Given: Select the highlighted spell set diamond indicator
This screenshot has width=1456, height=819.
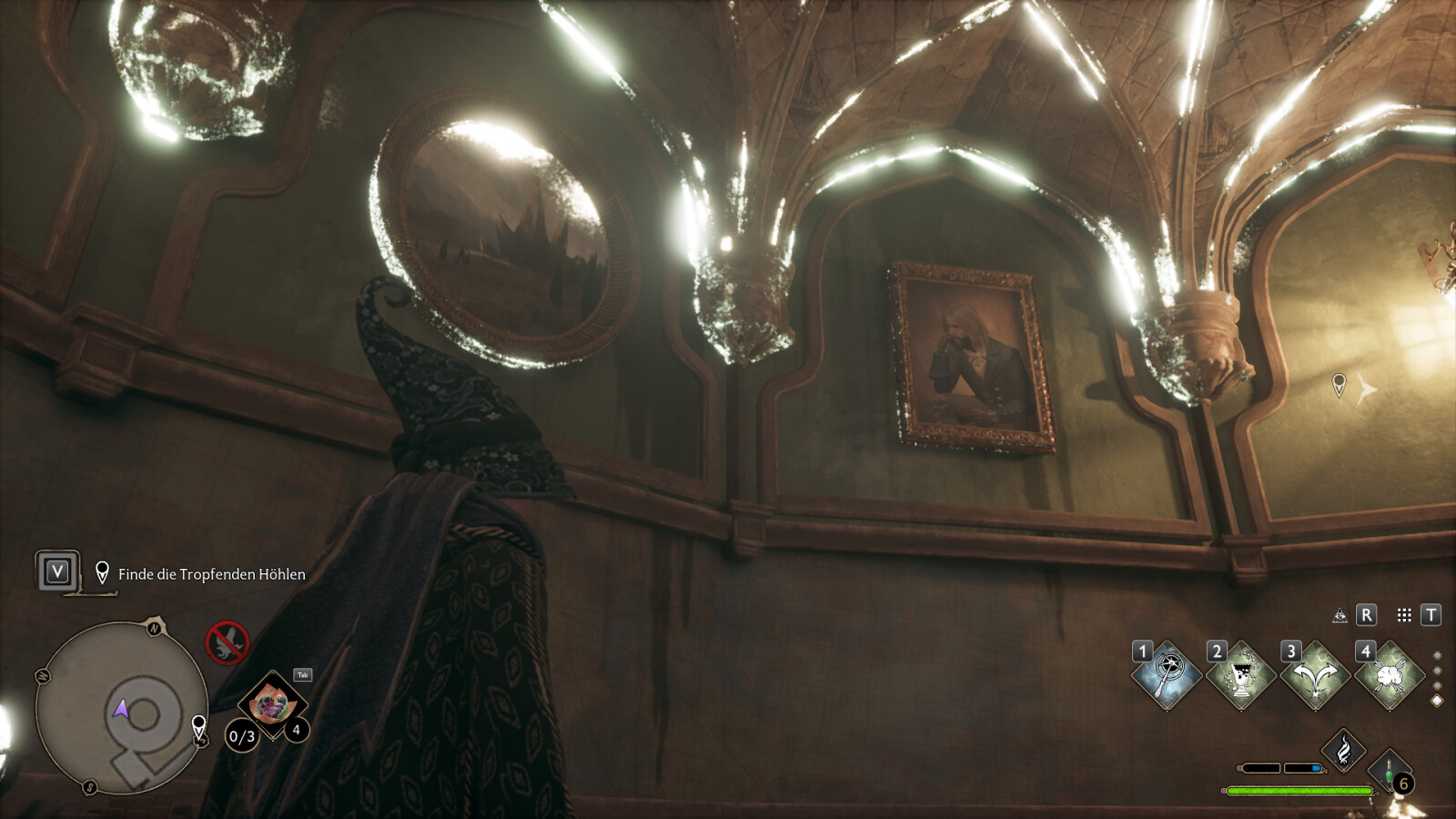Looking at the screenshot, I should click(x=1437, y=701).
